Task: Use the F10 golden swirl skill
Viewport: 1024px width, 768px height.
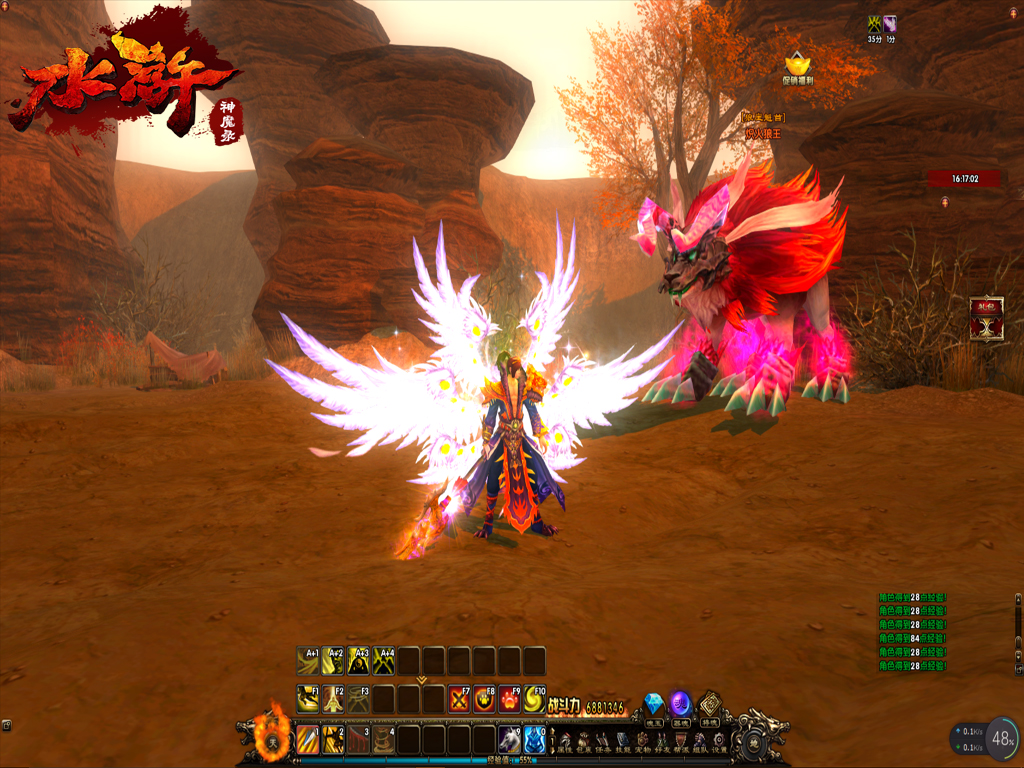Action: pyautogui.click(x=535, y=698)
